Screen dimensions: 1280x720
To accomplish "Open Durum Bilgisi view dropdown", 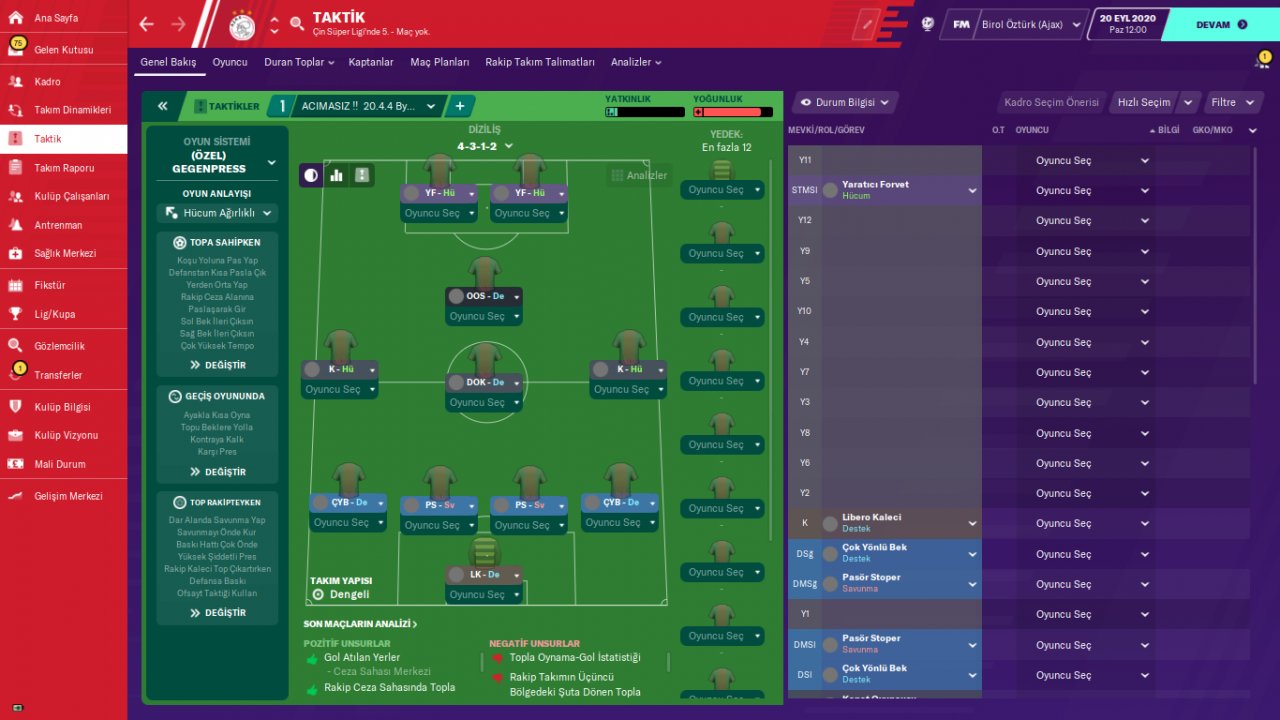I will [x=845, y=102].
